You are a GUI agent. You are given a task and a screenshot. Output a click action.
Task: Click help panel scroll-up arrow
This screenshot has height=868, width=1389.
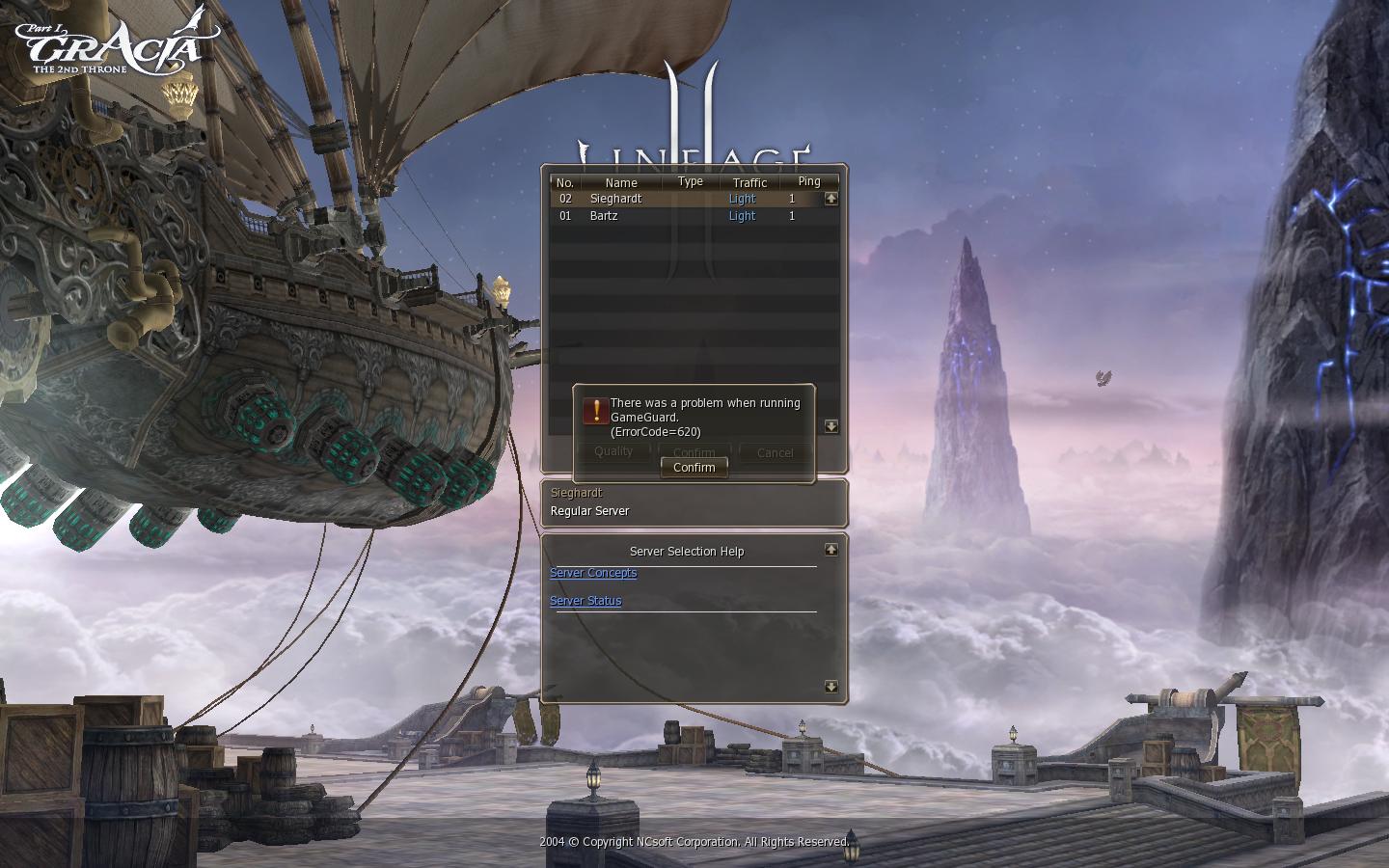831,550
